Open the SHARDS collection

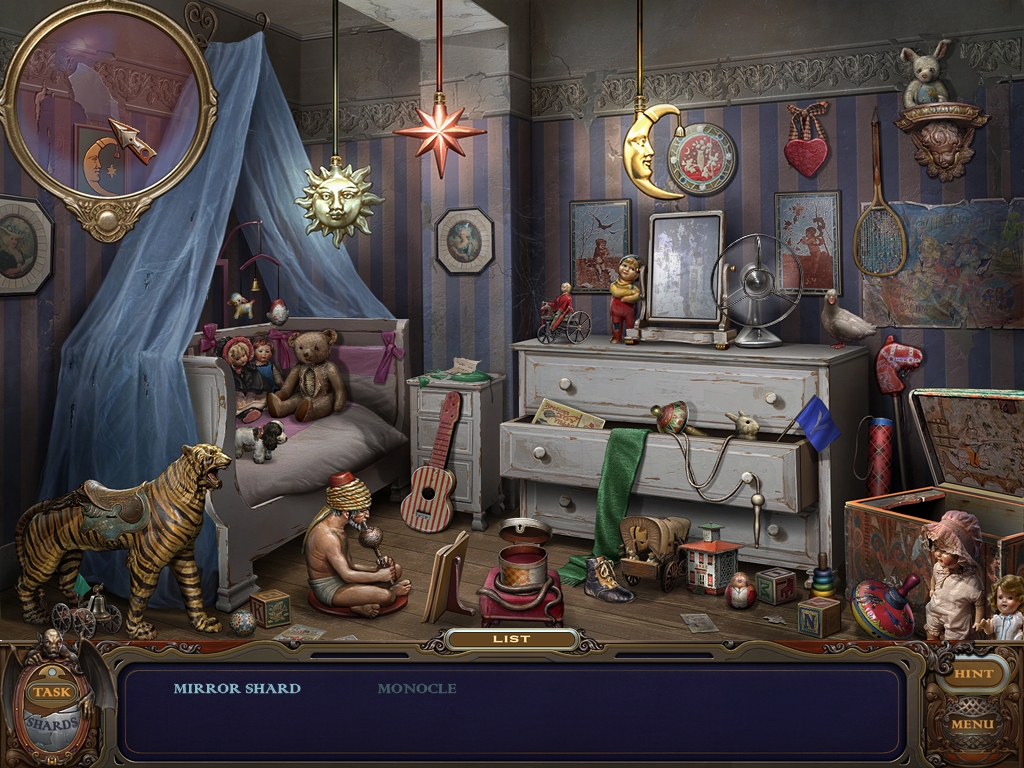click(52, 722)
